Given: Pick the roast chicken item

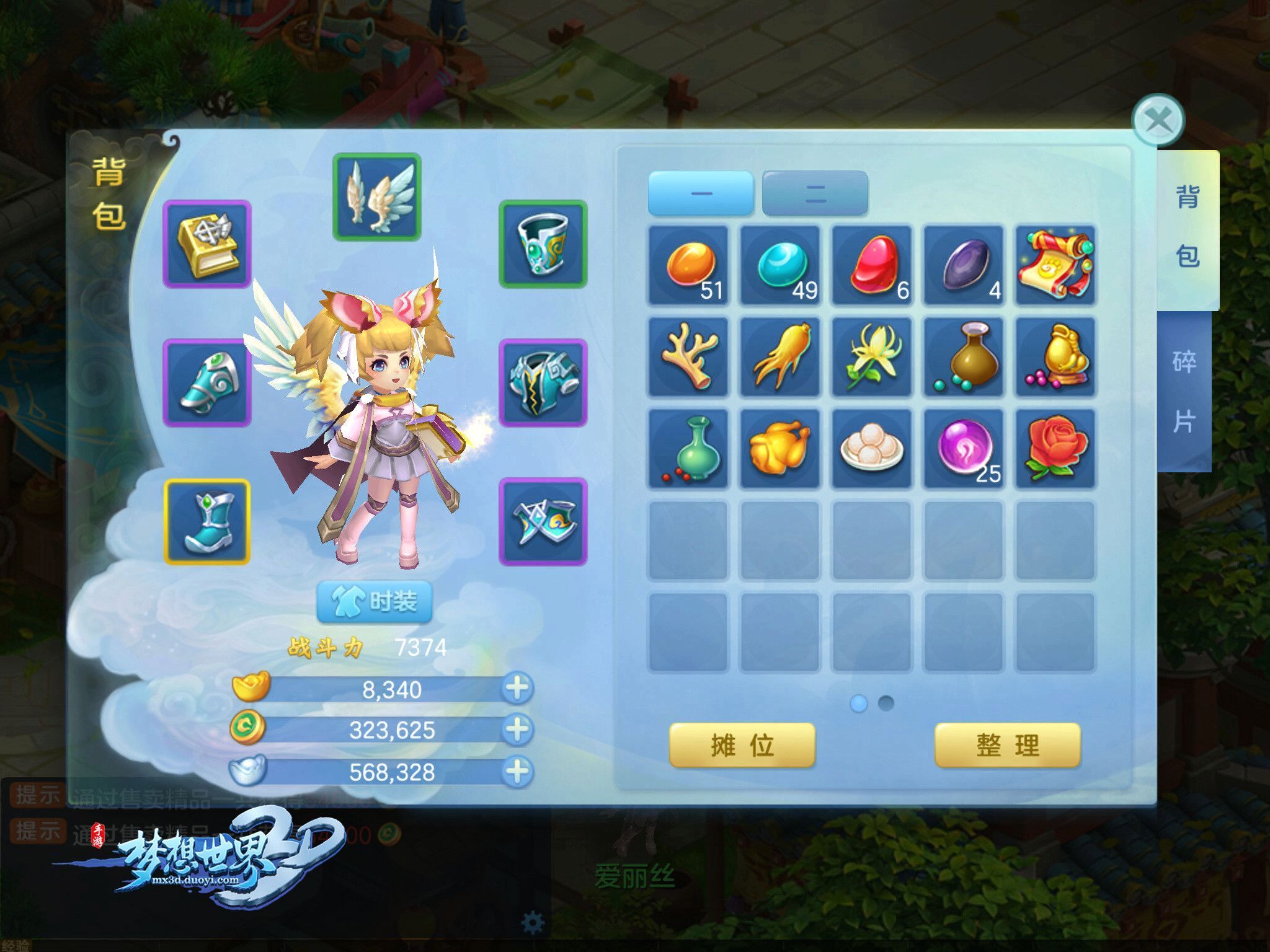Looking at the screenshot, I should pos(780,449).
